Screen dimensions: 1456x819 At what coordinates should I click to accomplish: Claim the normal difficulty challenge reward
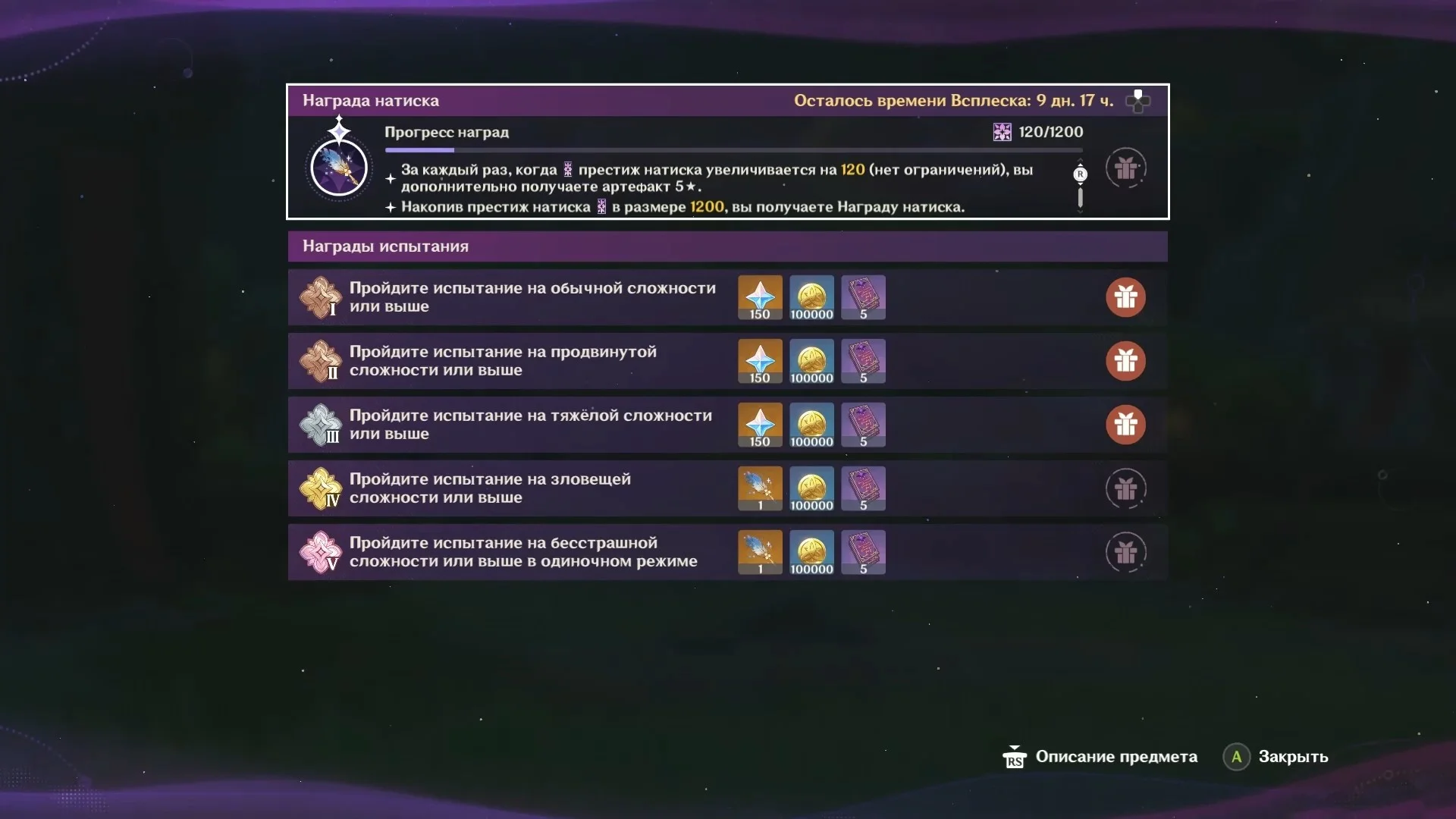1125,297
